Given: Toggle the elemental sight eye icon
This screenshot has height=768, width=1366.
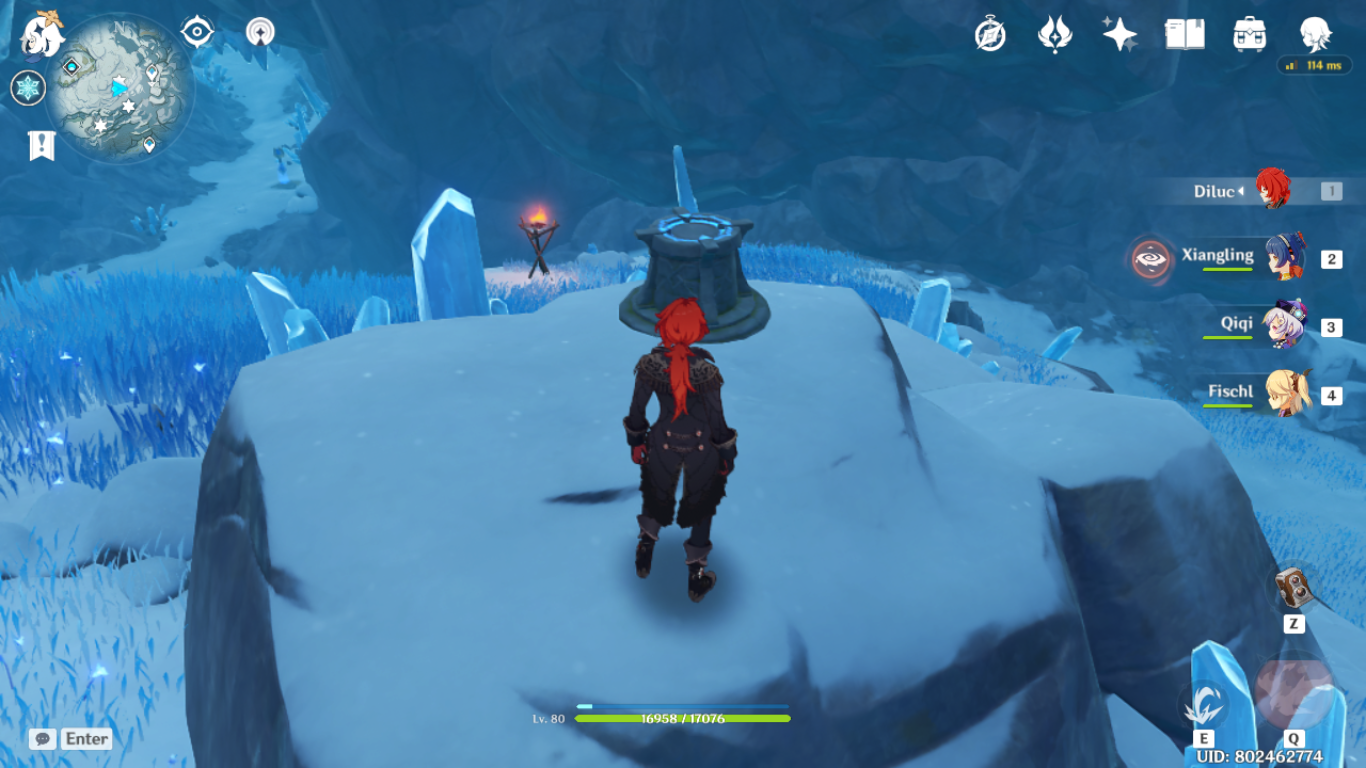Looking at the screenshot, I should click(197, 32).
